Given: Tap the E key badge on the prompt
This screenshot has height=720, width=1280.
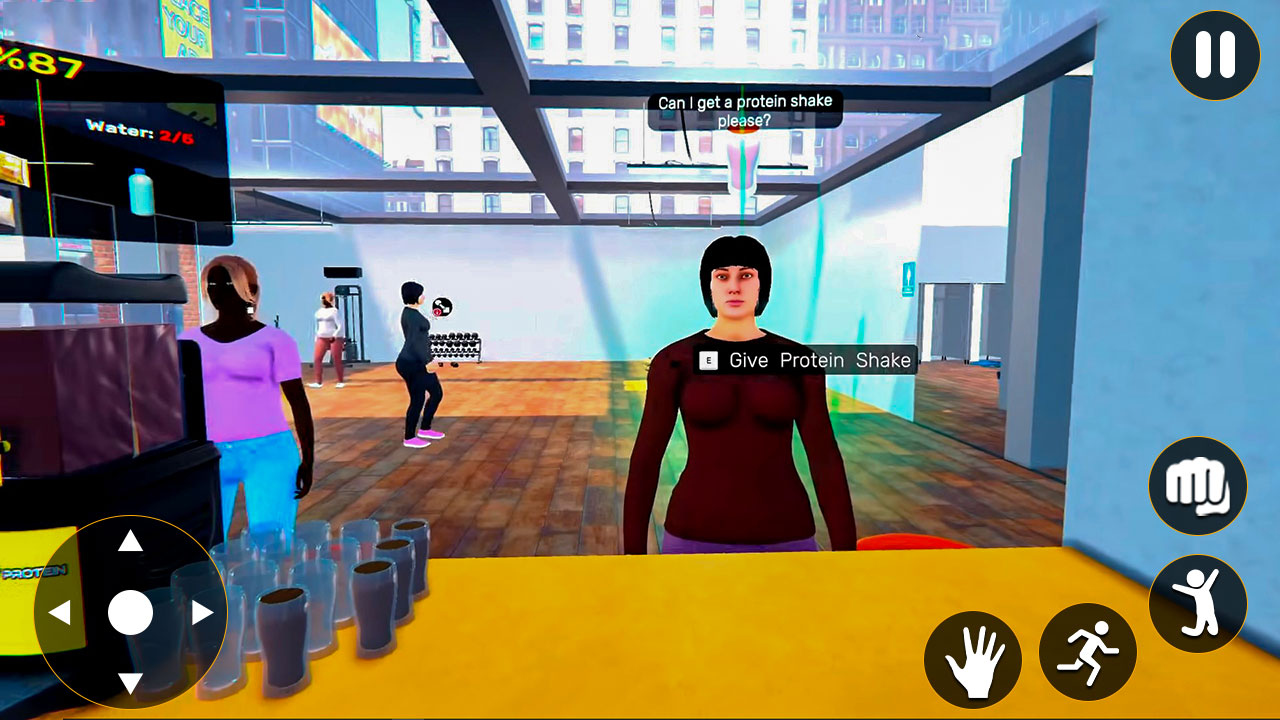Looking at the screenshot, I should (x=706, y=361).
